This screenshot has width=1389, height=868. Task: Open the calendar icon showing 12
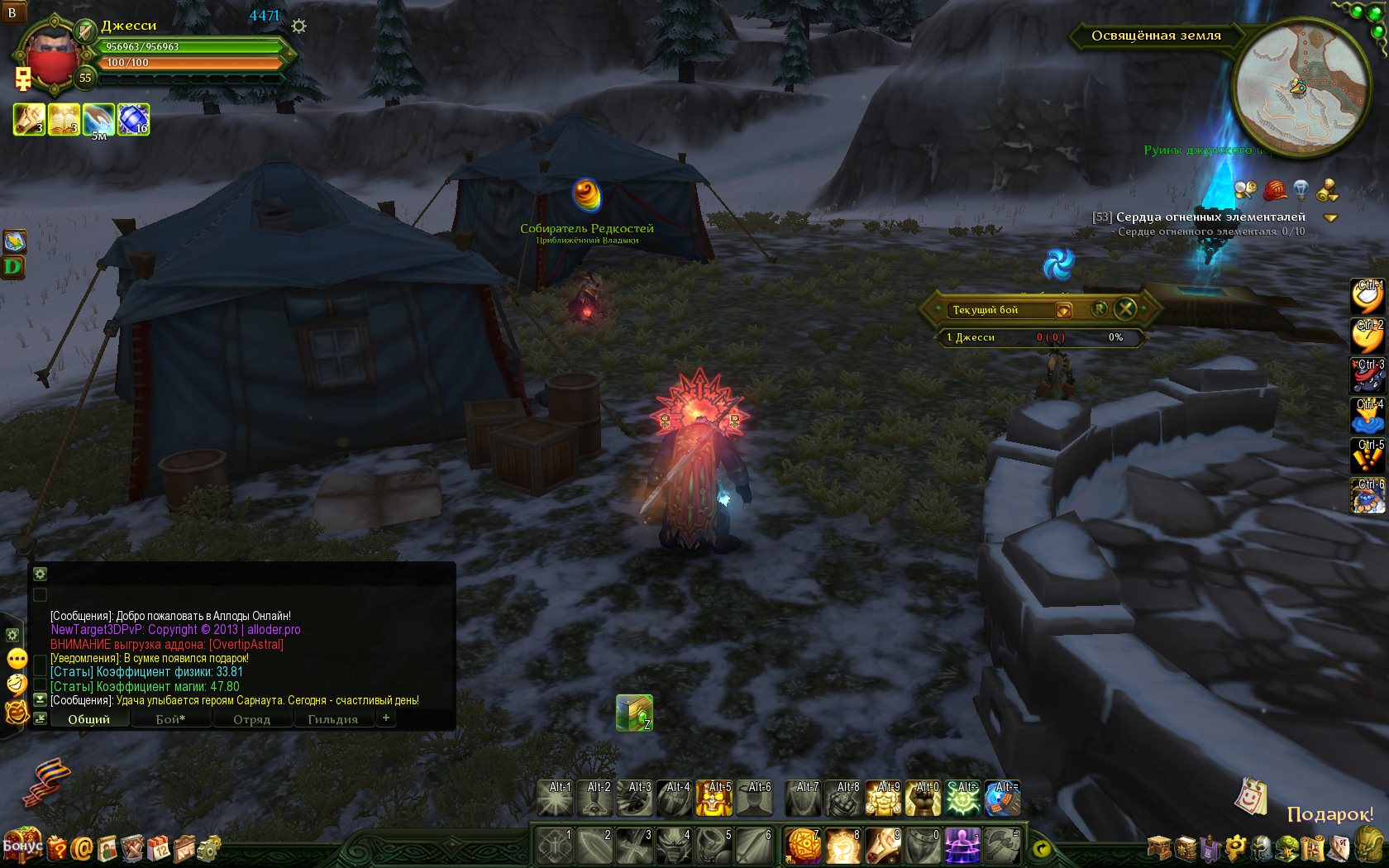tap(158, 848)
